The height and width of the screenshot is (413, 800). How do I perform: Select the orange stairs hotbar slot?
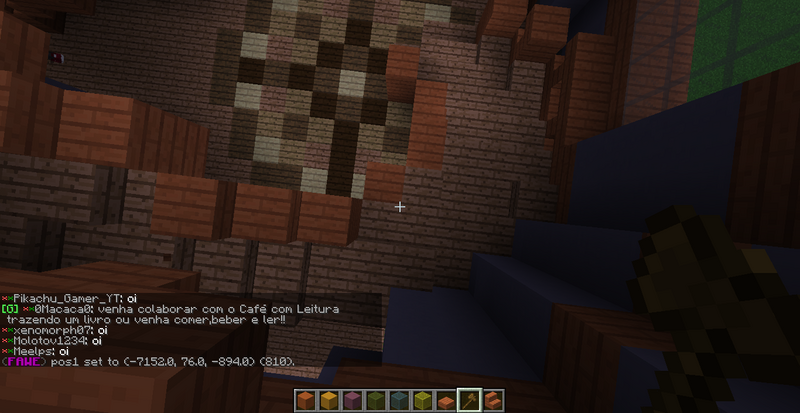(x=492, y=400)
